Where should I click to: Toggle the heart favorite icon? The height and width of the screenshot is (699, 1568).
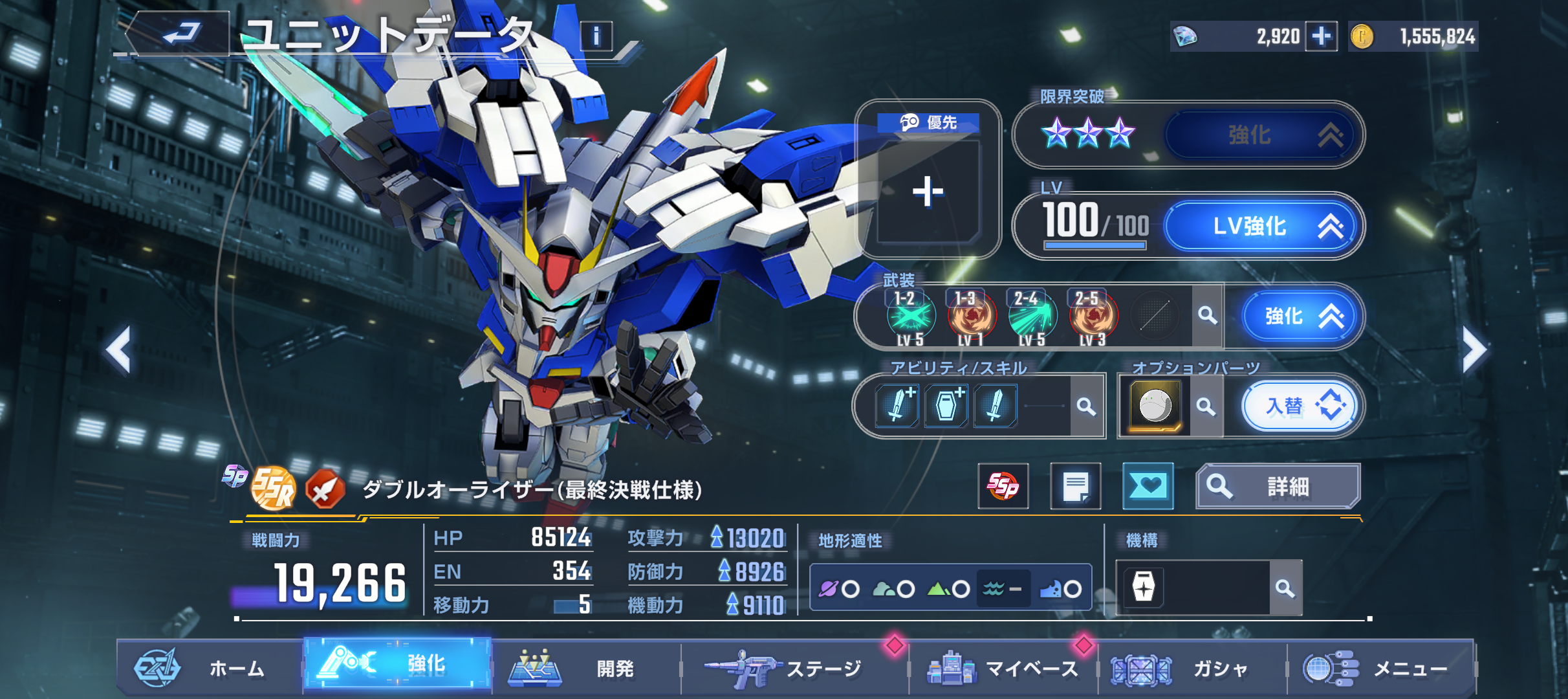point(1148,486)
